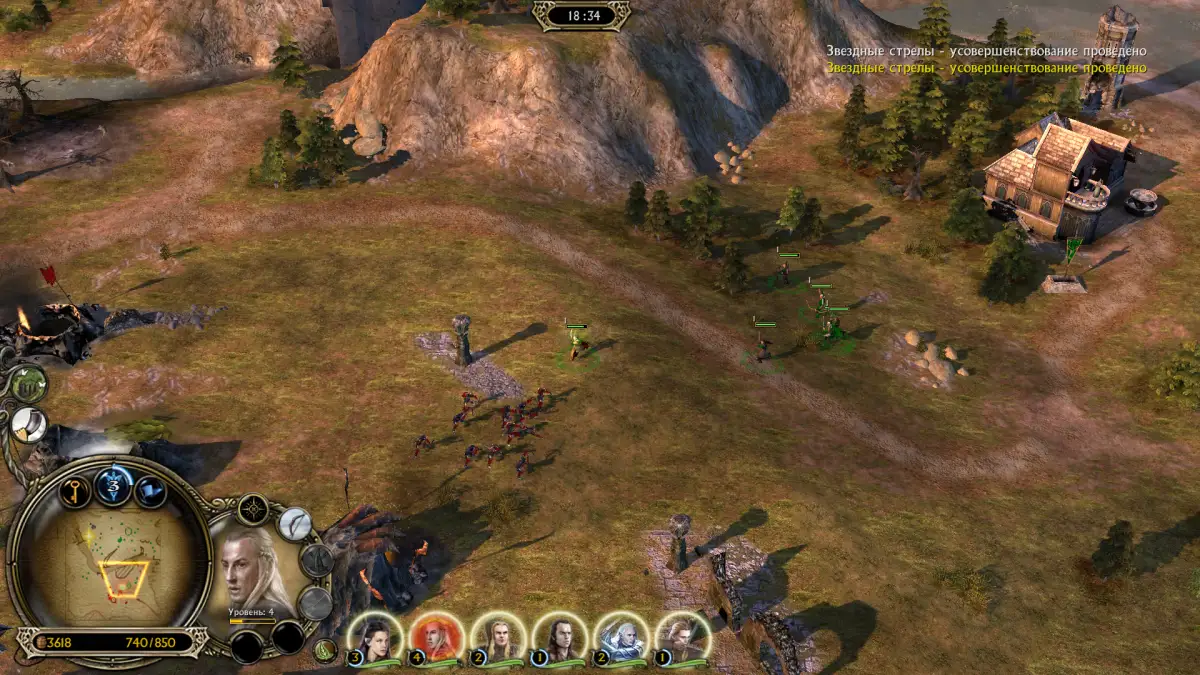Select the dark-haired female hero, level 3

pos(375,638)
